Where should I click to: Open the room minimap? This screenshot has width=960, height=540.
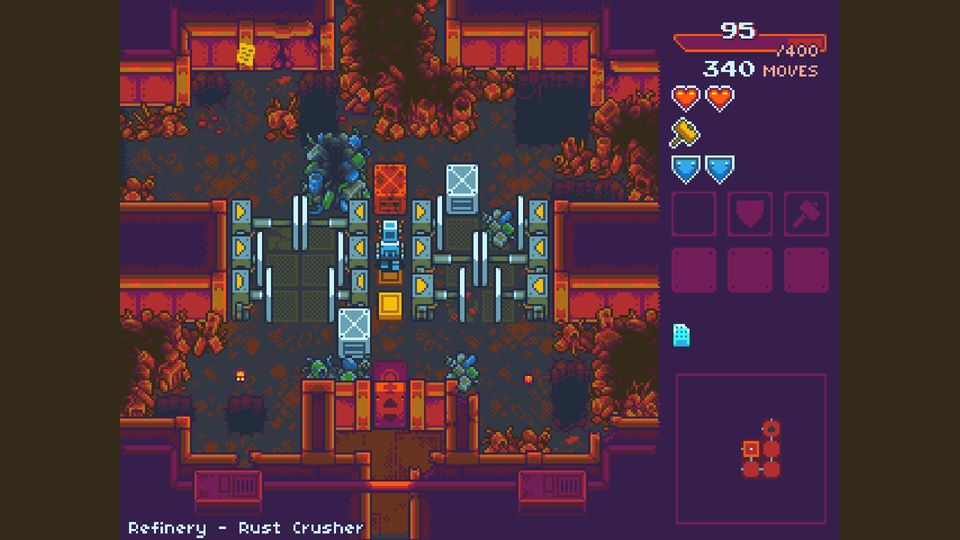[x=751, y=448]
